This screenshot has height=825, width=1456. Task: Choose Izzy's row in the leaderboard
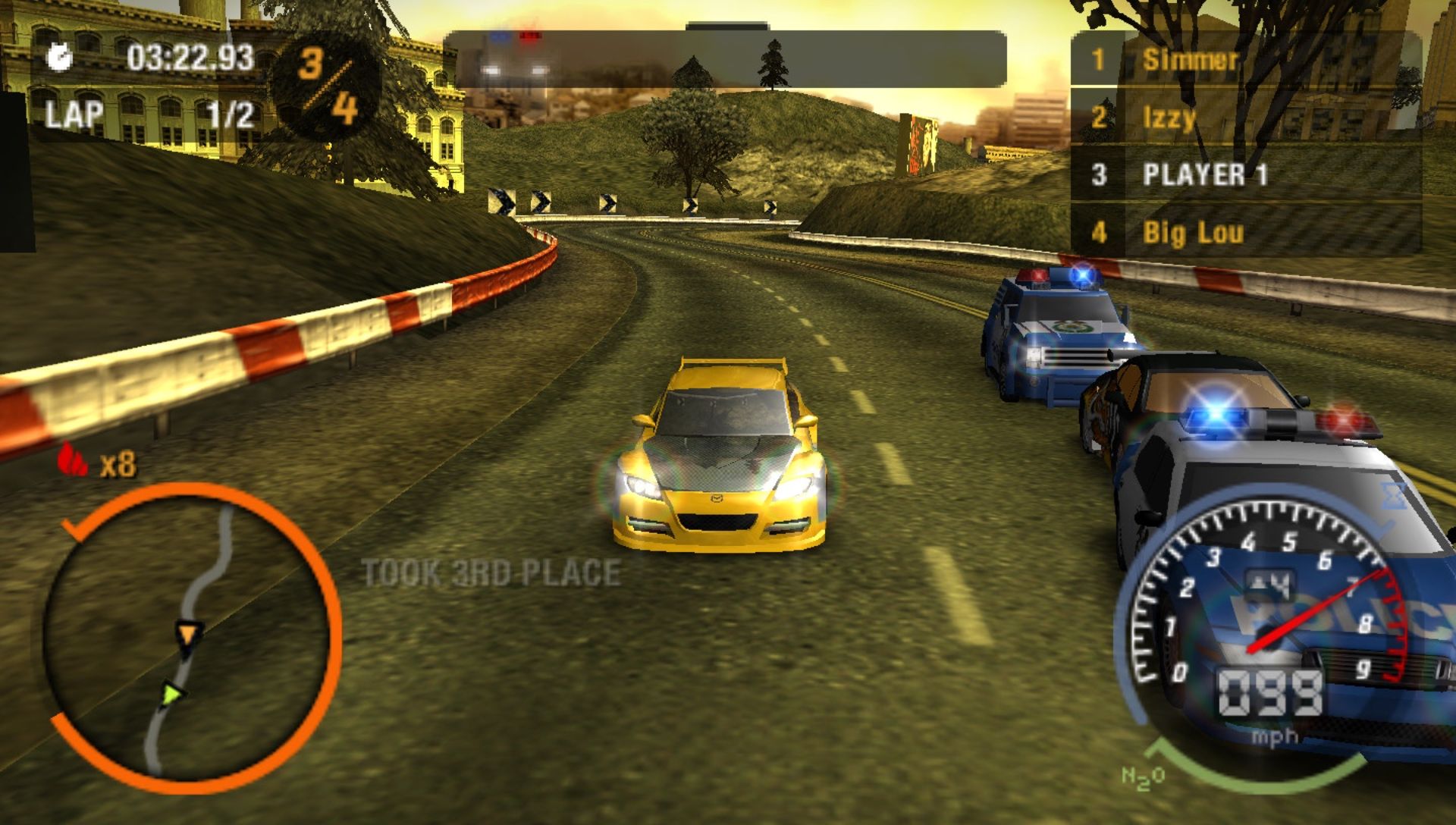point(1244,117)
